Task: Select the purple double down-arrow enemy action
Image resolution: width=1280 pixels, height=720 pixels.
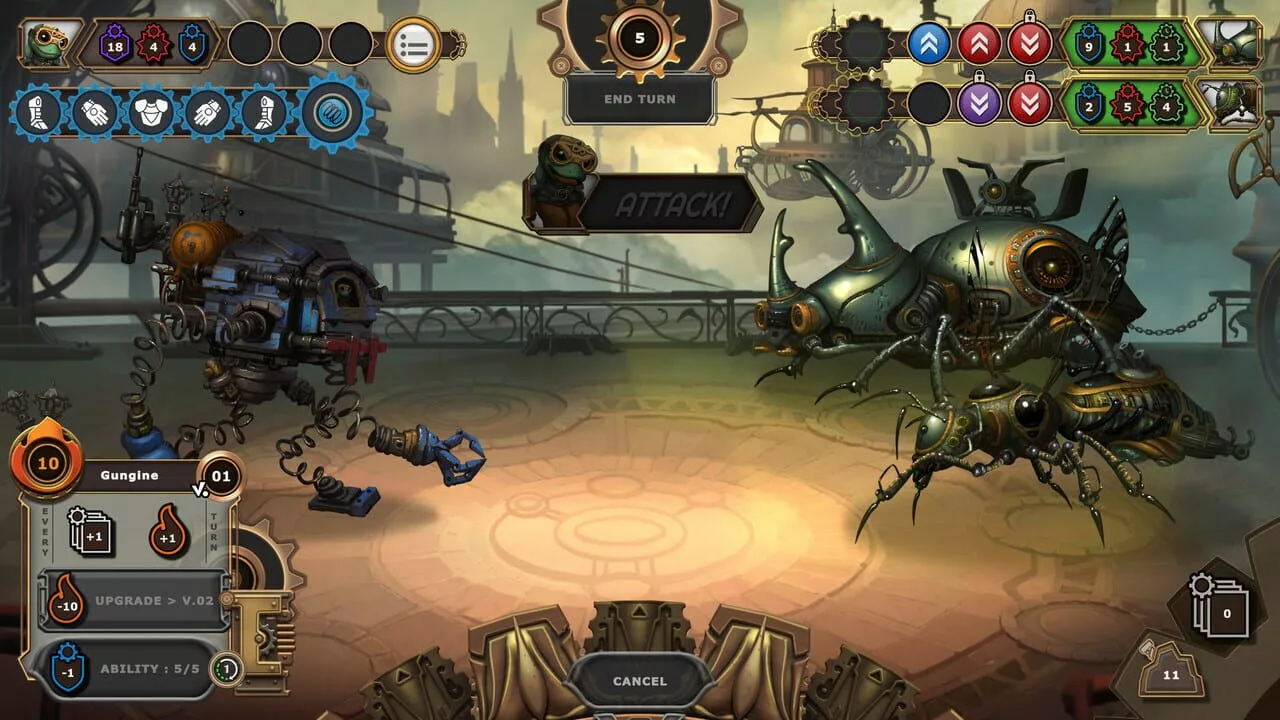Action: click(x=979, y=103)
